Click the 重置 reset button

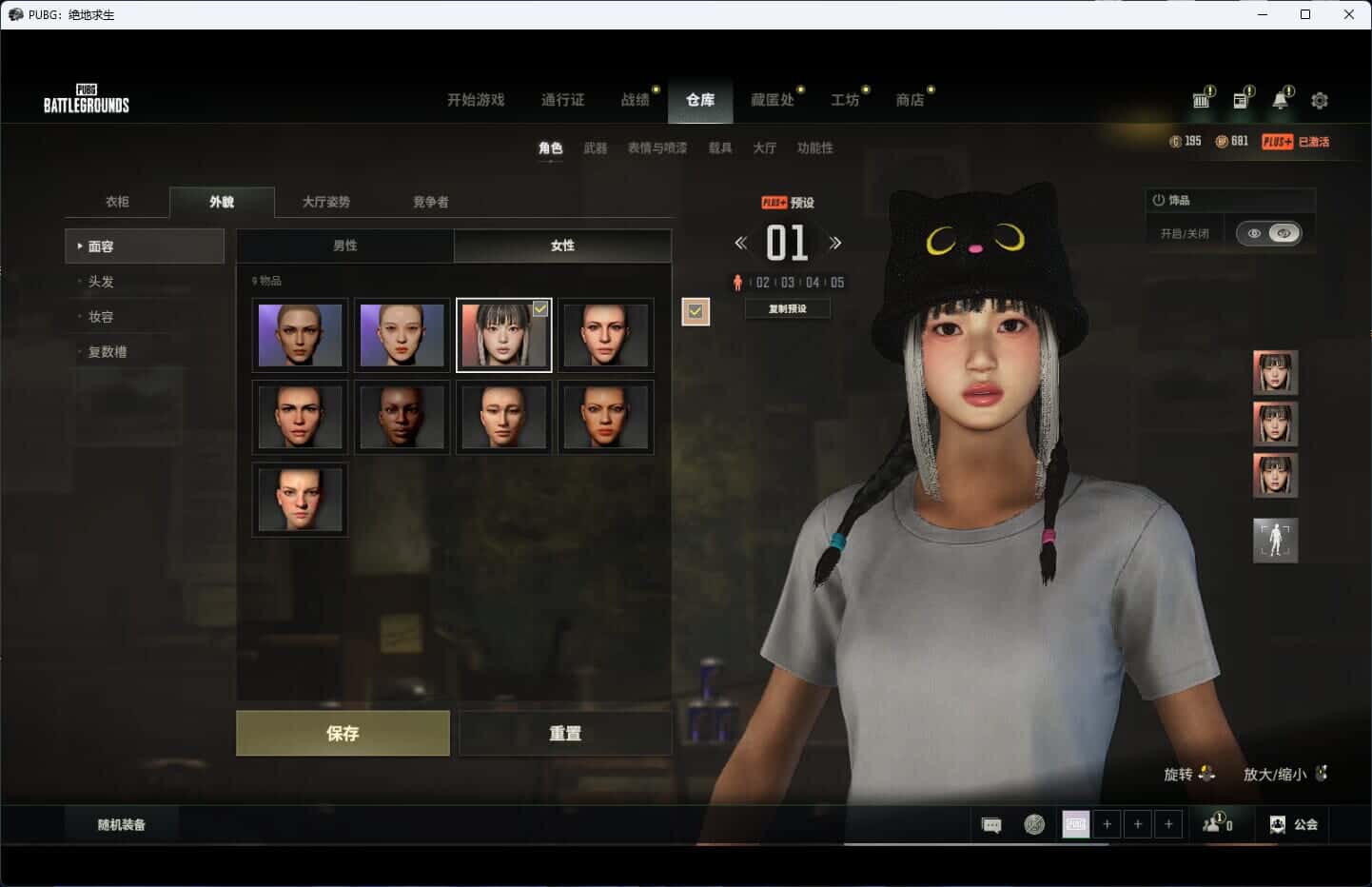click(565, 733)
